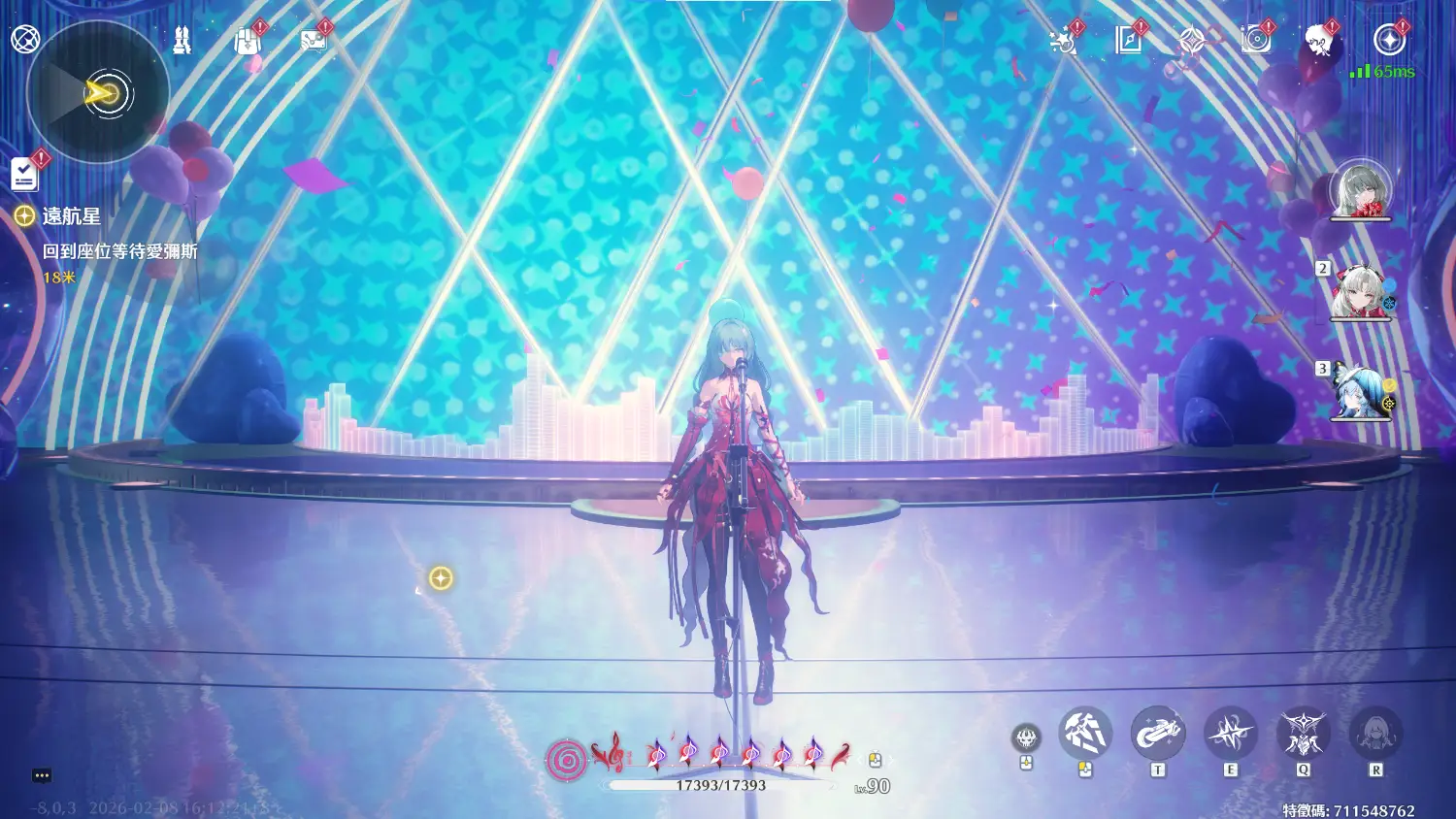Open the character silhouette icon

pyautogui.click(x=1318, y=41)
